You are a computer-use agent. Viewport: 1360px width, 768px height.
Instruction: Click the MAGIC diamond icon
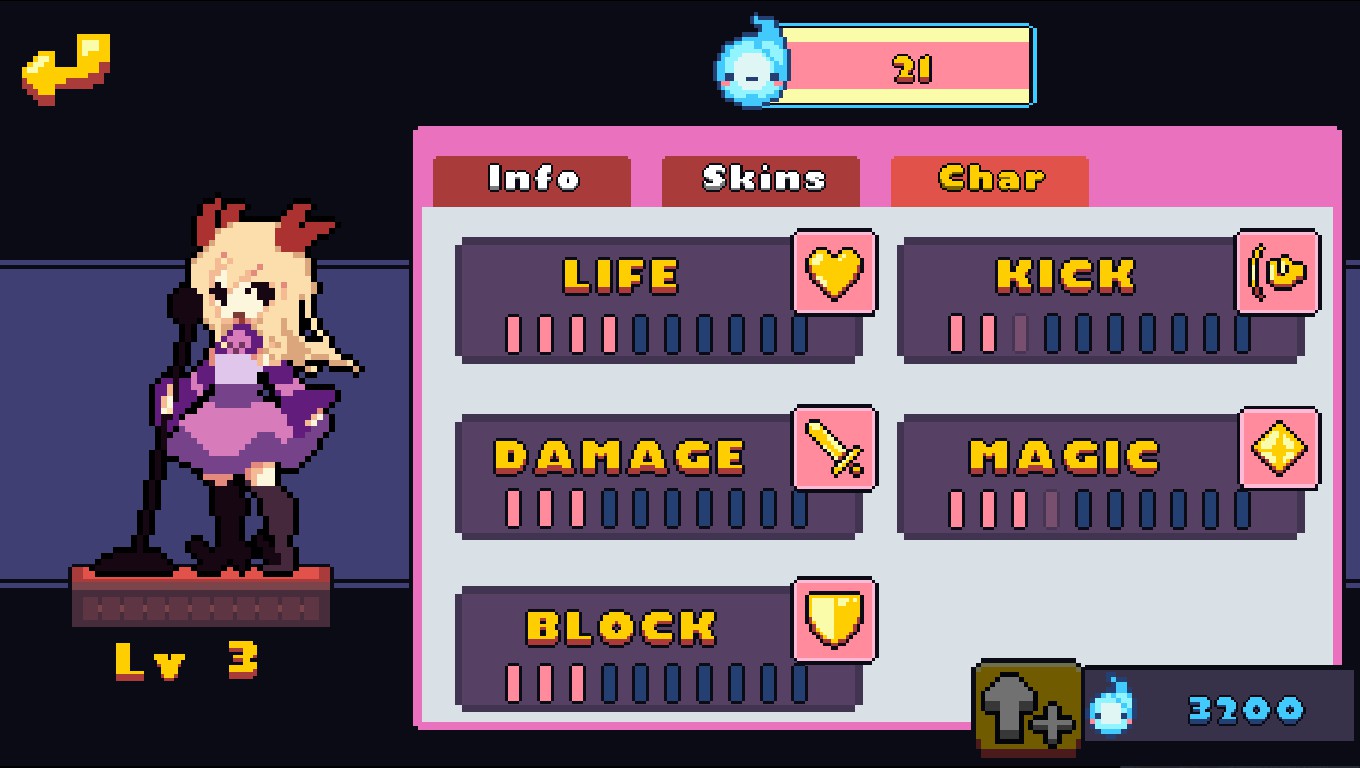pyautogui.click(x=1278, y=450)
